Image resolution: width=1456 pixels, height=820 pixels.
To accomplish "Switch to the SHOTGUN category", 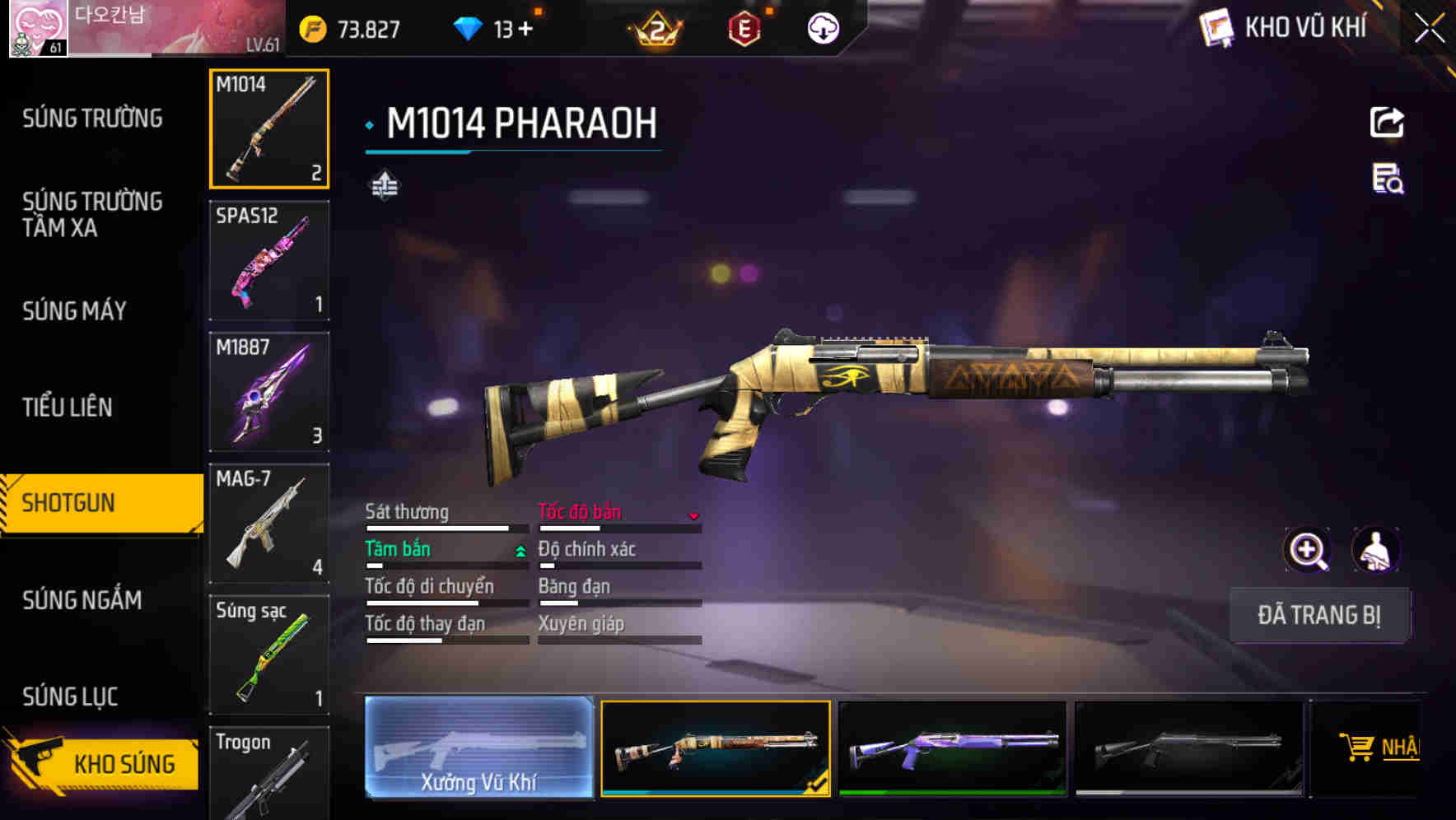I will click(x=91, y=501).
